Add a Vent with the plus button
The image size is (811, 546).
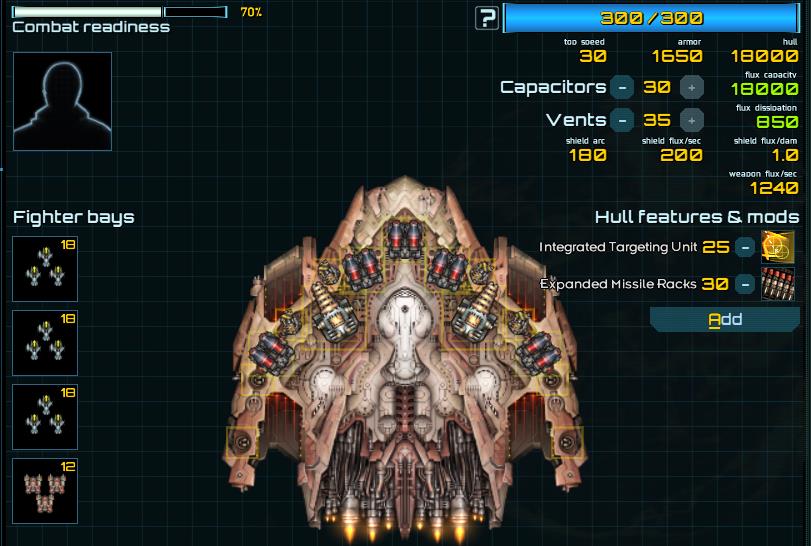click(x=692, y=120)
